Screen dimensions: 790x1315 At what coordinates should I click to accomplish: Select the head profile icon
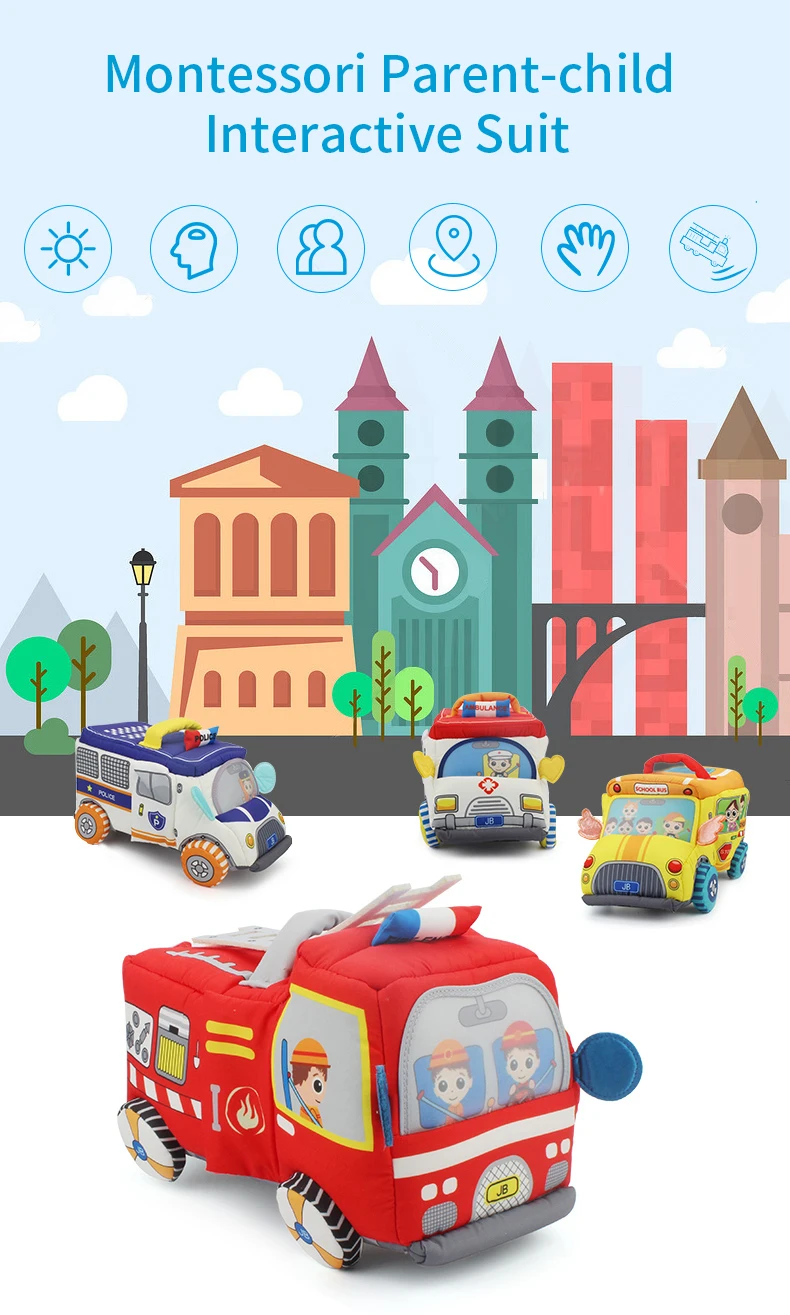coord(194,249)
